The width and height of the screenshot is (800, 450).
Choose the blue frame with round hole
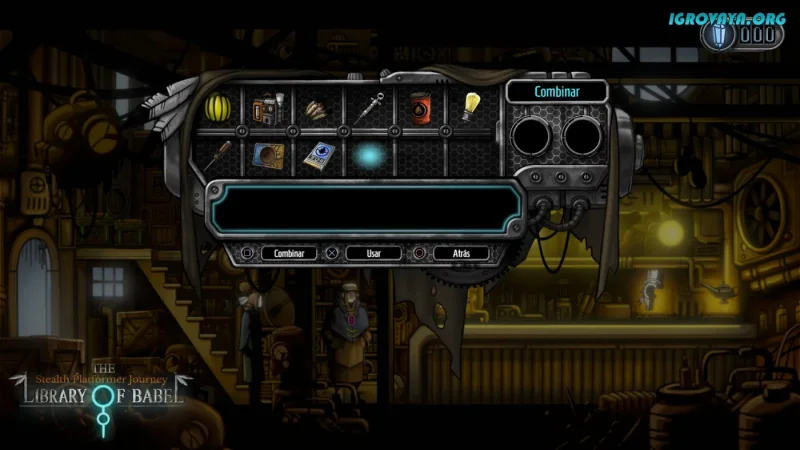pyautogui.click(x=268, y=155)
